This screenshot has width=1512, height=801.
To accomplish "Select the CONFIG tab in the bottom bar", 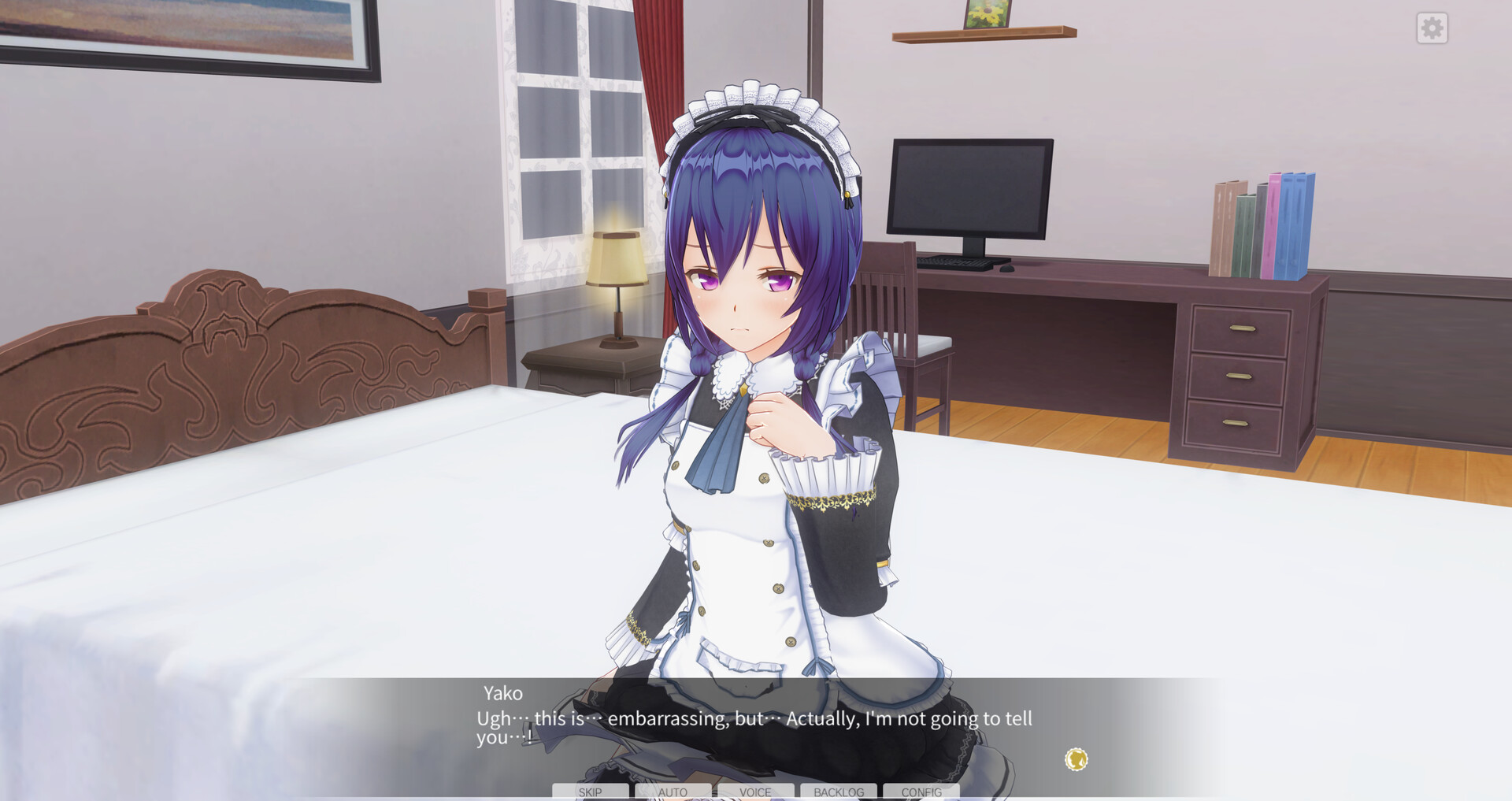I will (921, 792).
